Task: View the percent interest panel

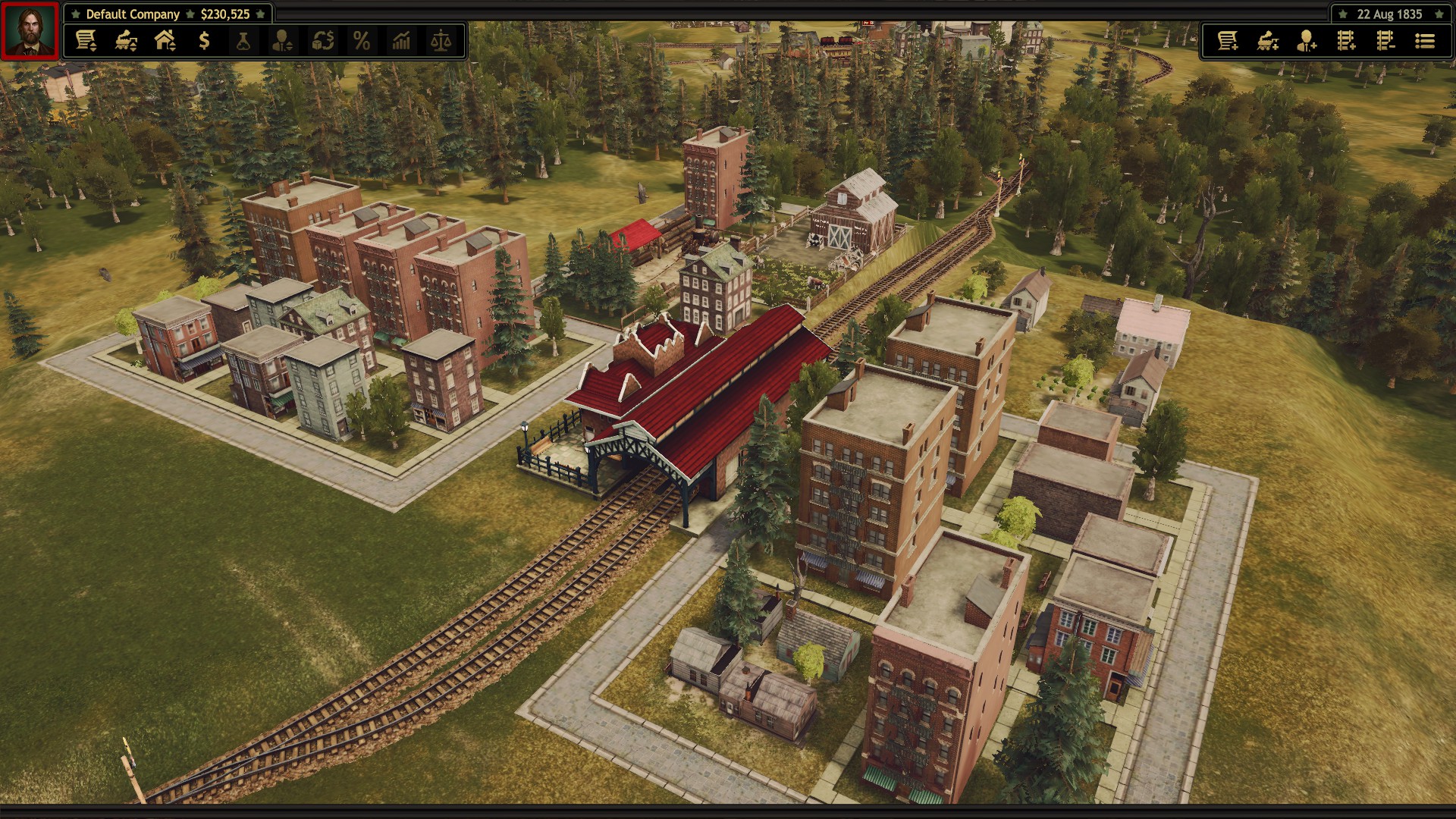Action: (362, 42)
